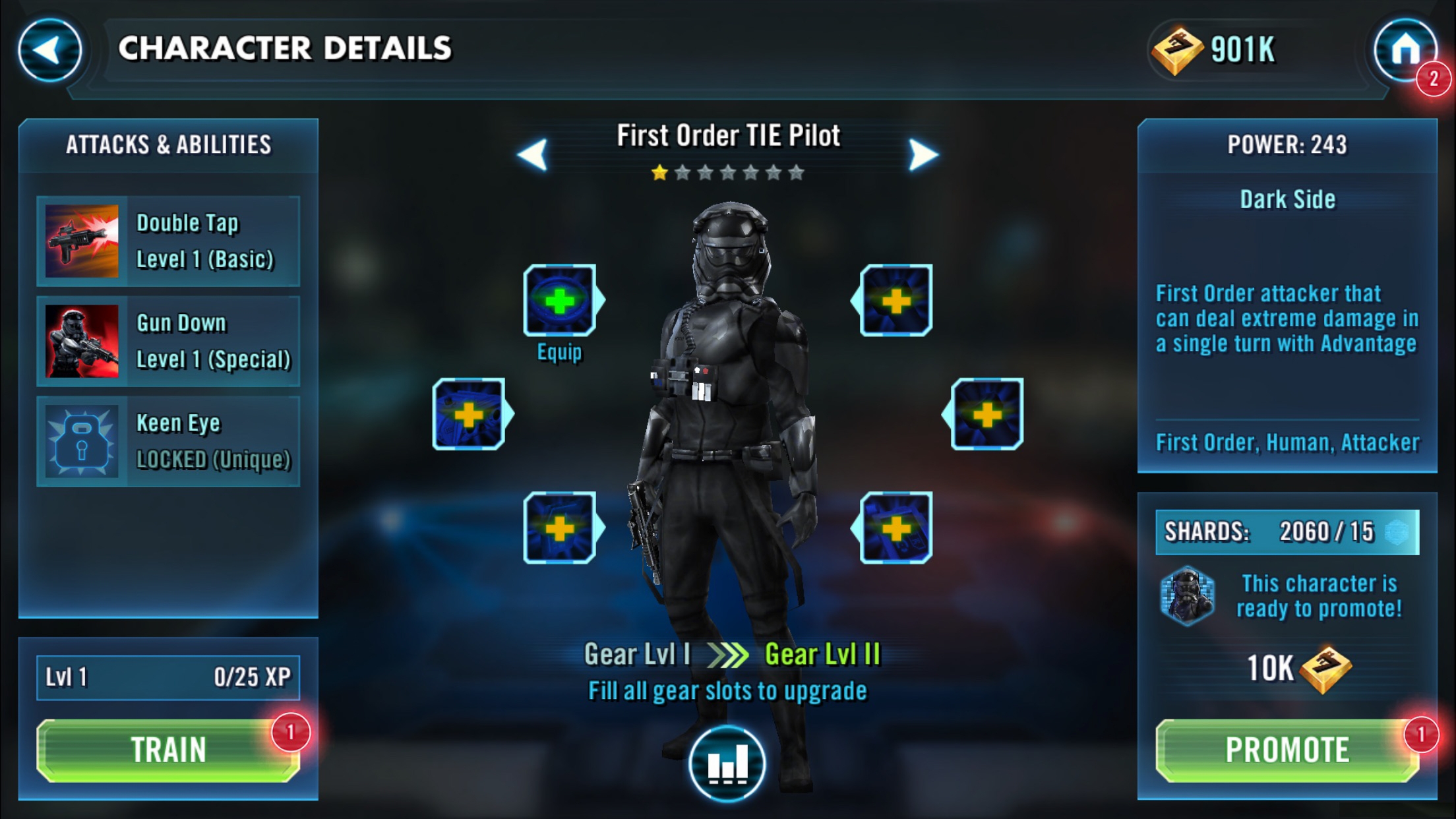Switch to the previous character
The width and height of the screenshot is (1456, 819).
(x=533, y=155)
